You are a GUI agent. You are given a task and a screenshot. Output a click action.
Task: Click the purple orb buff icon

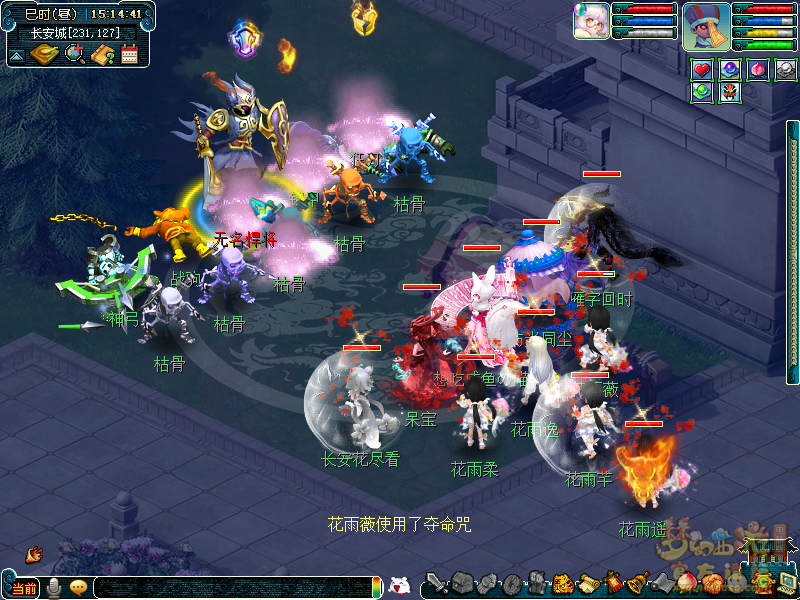pyautogui.click(x=730, y=70)
